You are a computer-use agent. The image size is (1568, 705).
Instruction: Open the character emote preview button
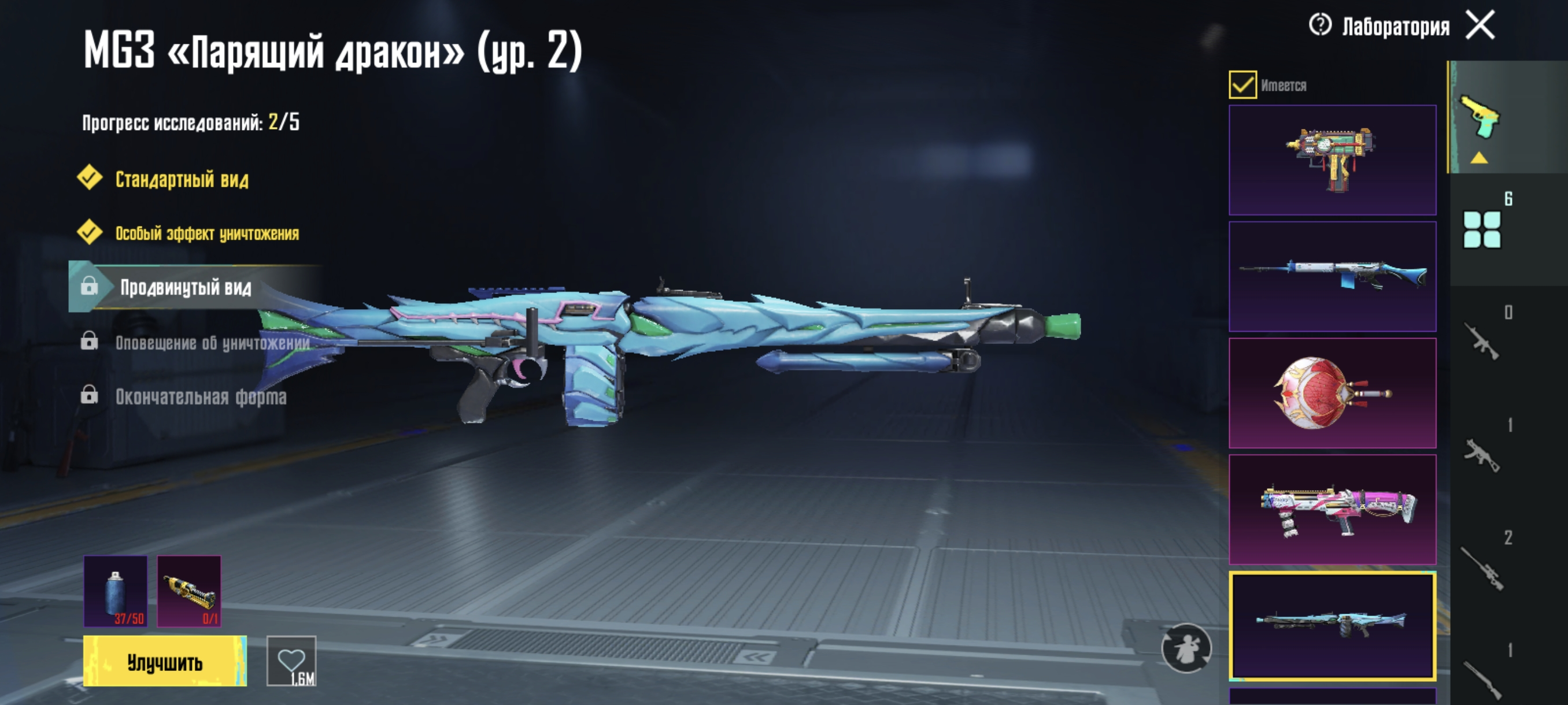coord(1186,648)
